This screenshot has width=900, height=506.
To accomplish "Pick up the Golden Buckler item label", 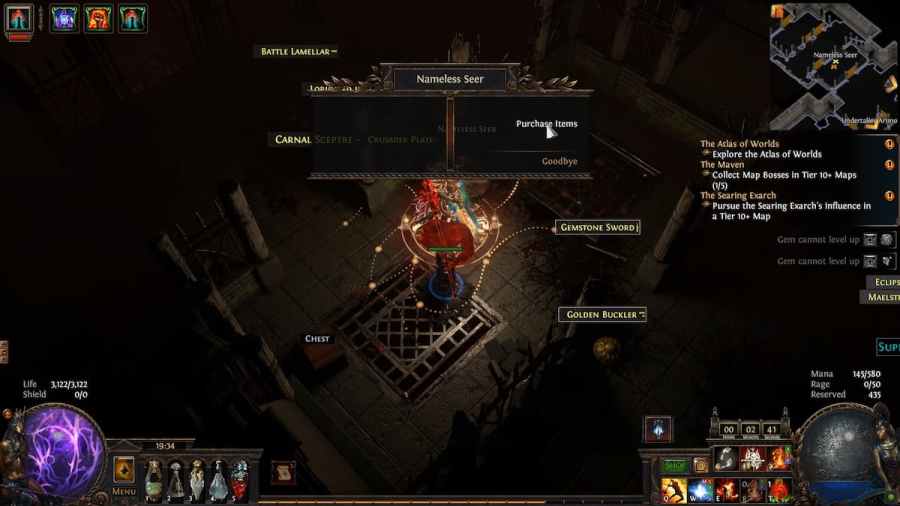I will 602,315.
